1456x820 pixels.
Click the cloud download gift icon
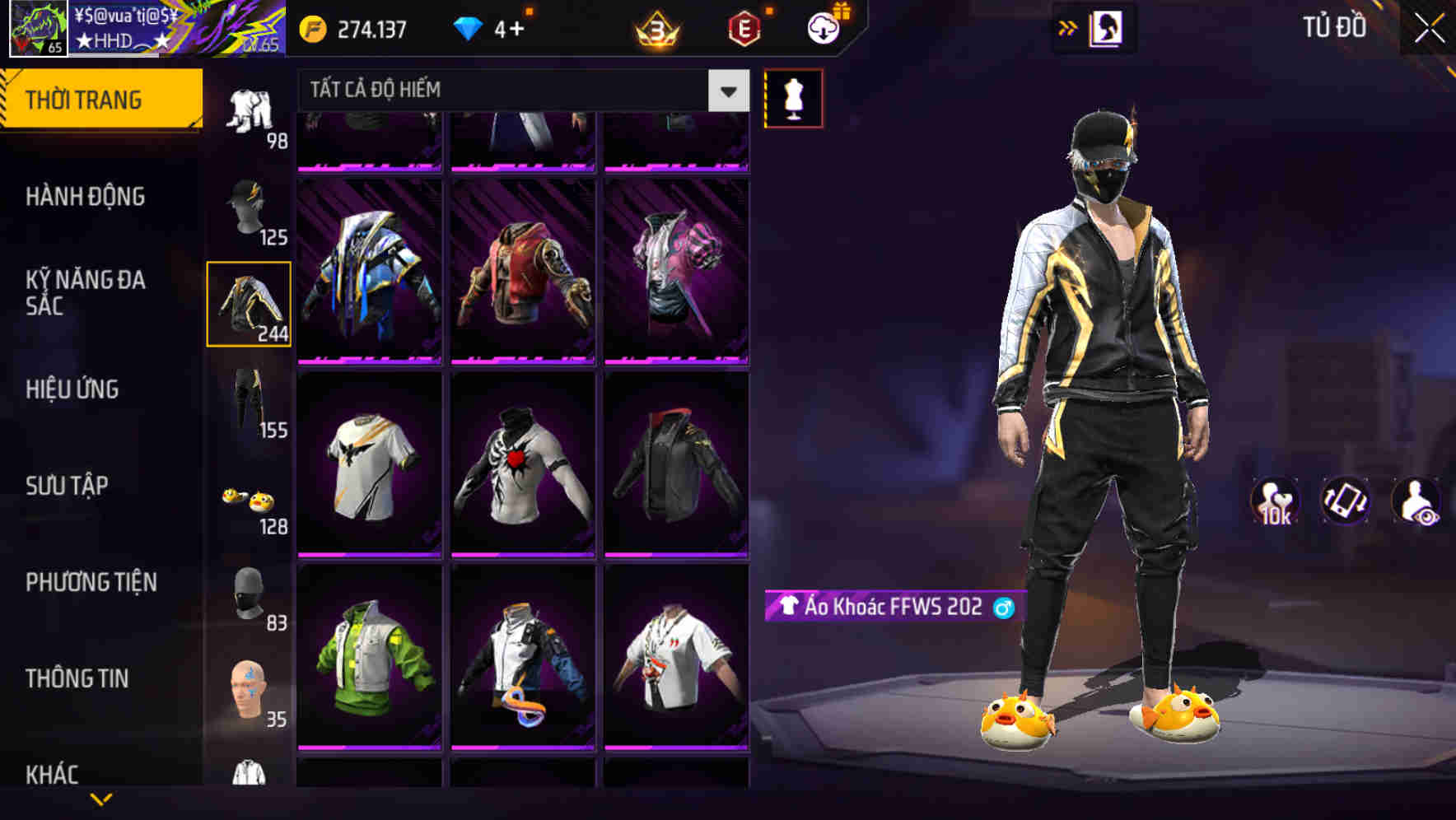click(x=823, y=27)
